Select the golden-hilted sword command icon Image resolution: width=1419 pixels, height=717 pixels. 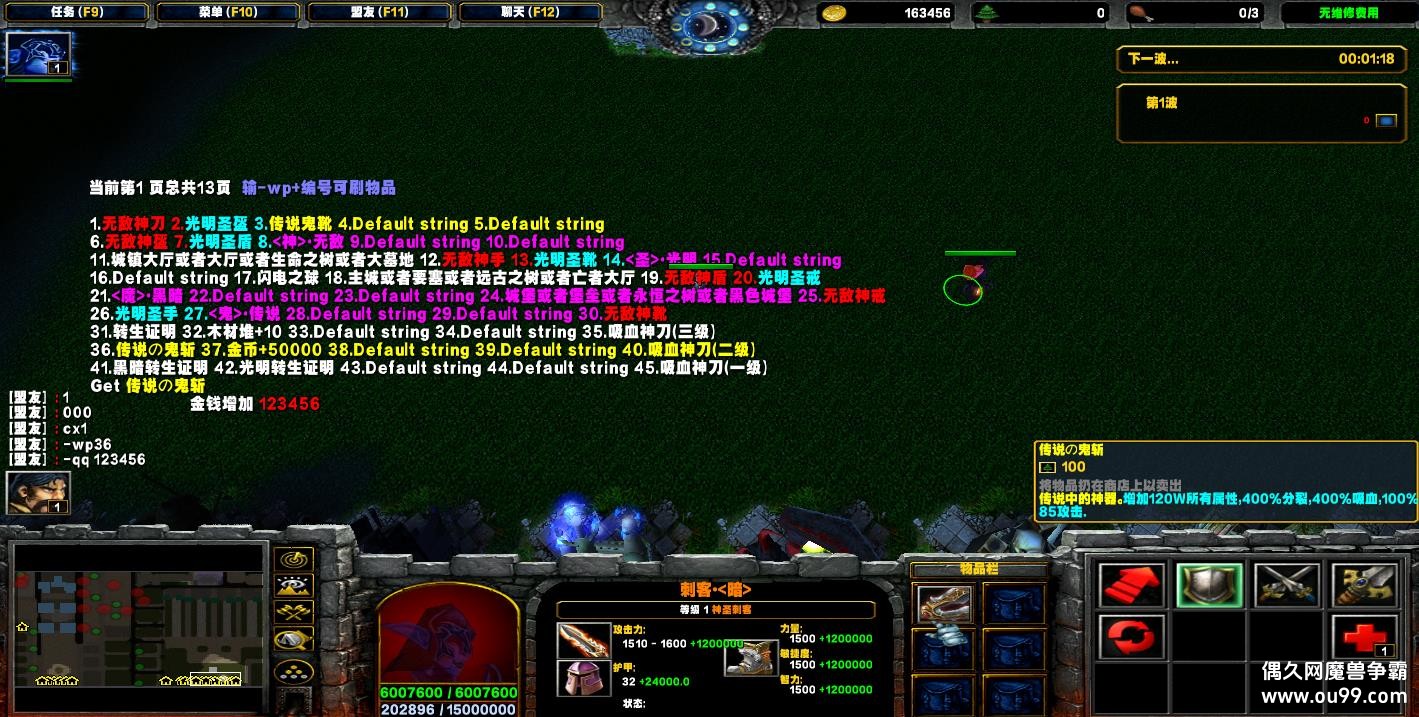[1363, 585]
